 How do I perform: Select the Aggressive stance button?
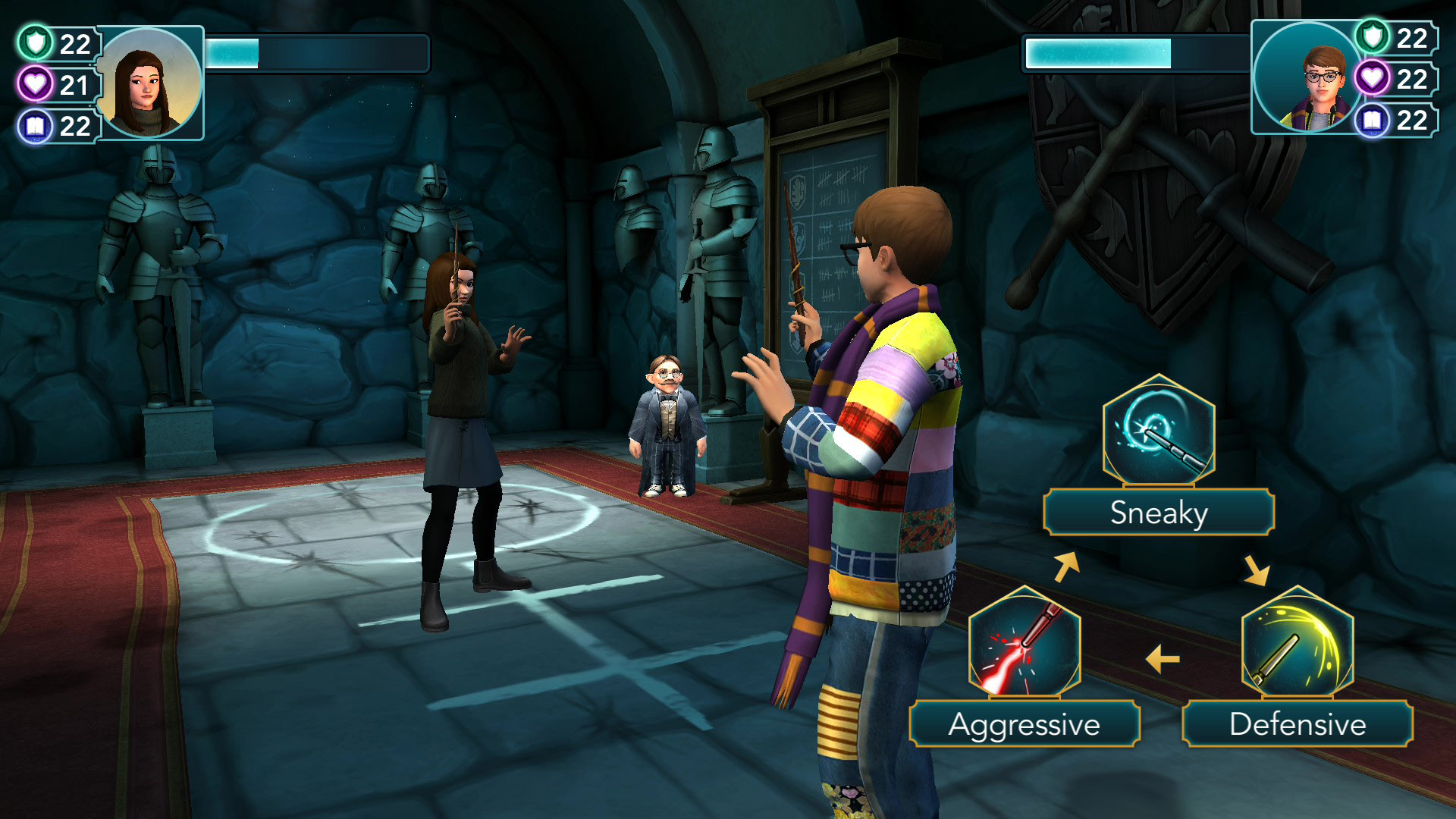1024,724
